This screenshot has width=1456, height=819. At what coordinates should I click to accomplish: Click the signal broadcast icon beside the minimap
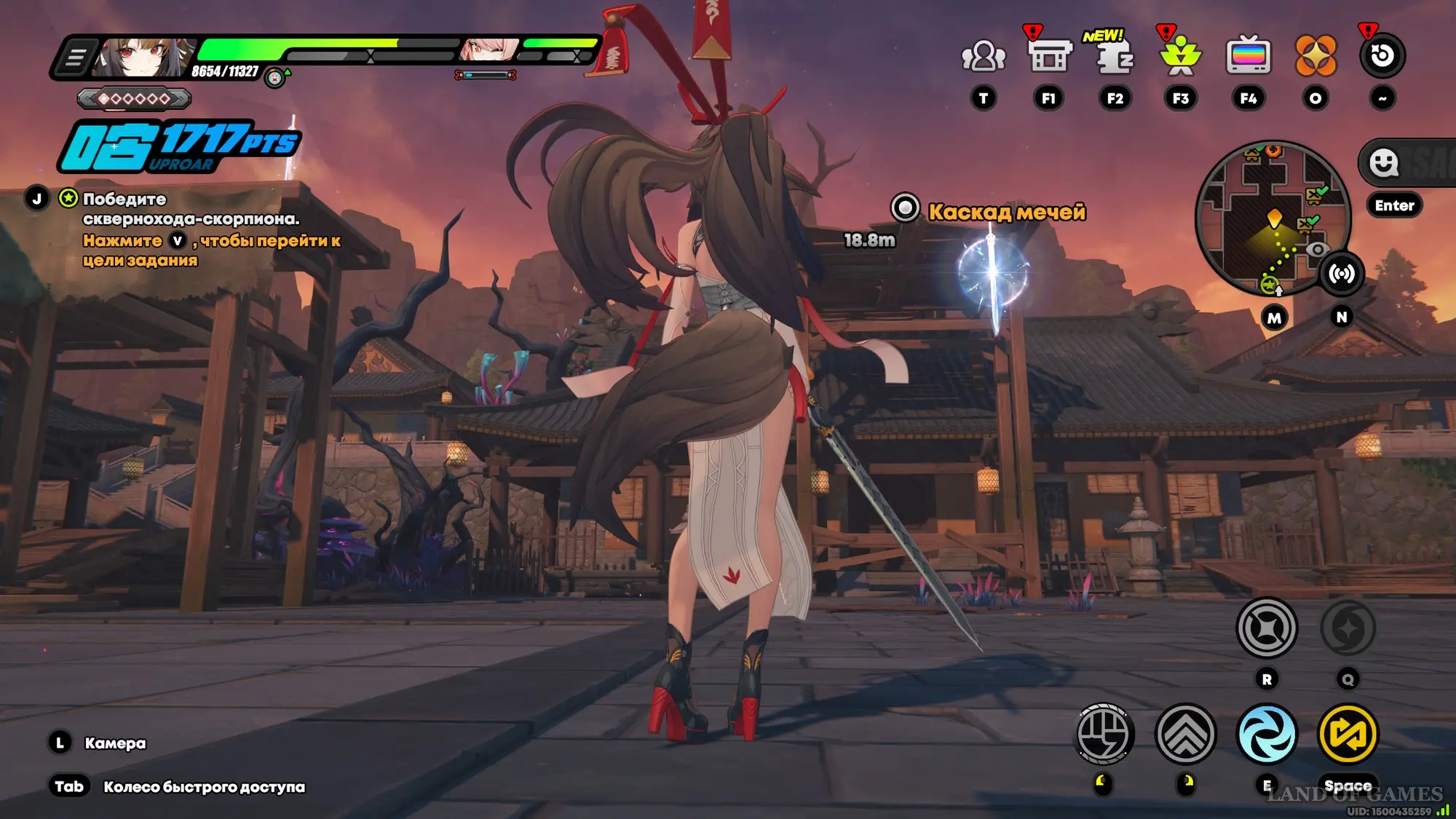(1341, 274)
